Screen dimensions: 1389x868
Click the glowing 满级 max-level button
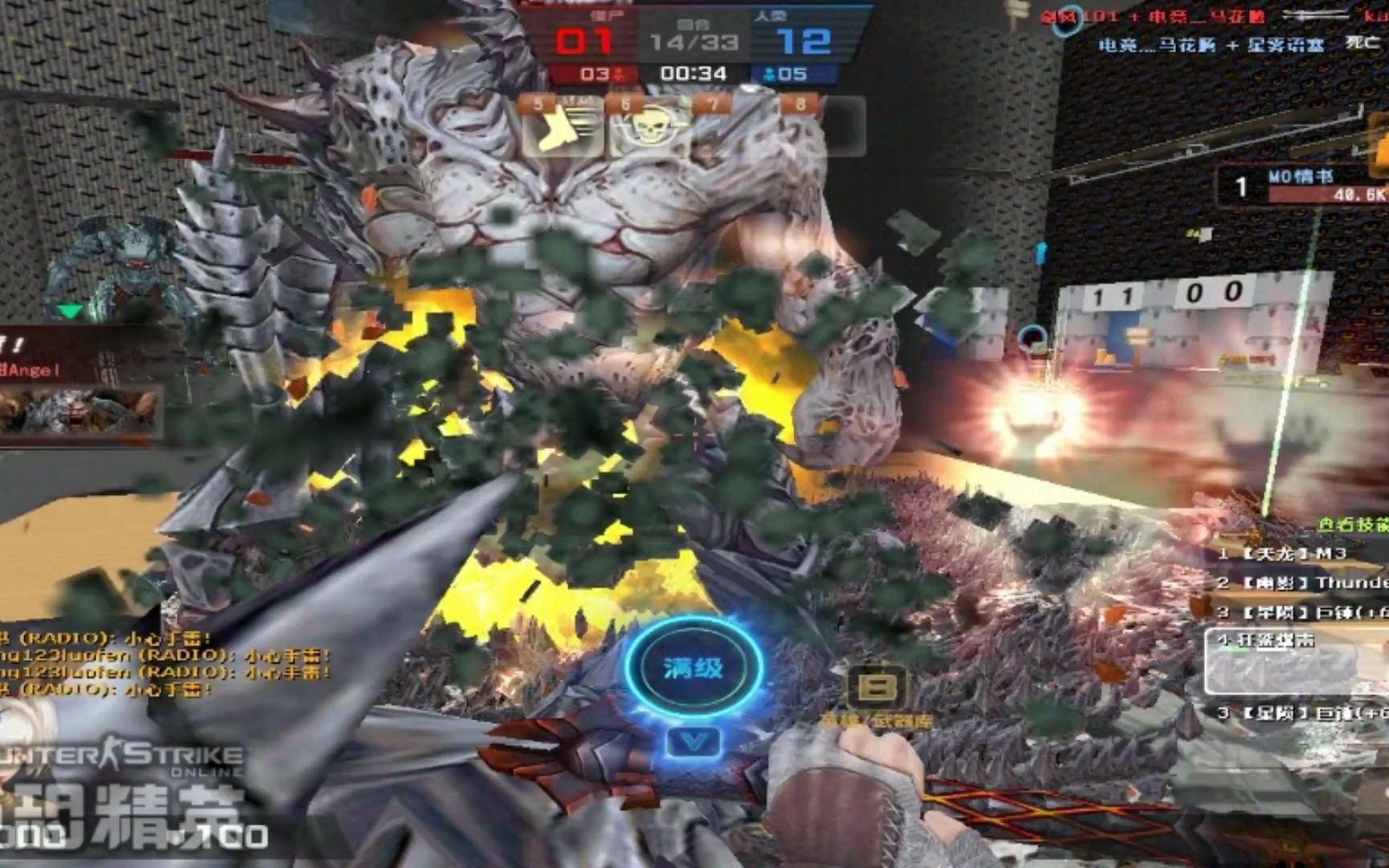click(693, 668)
